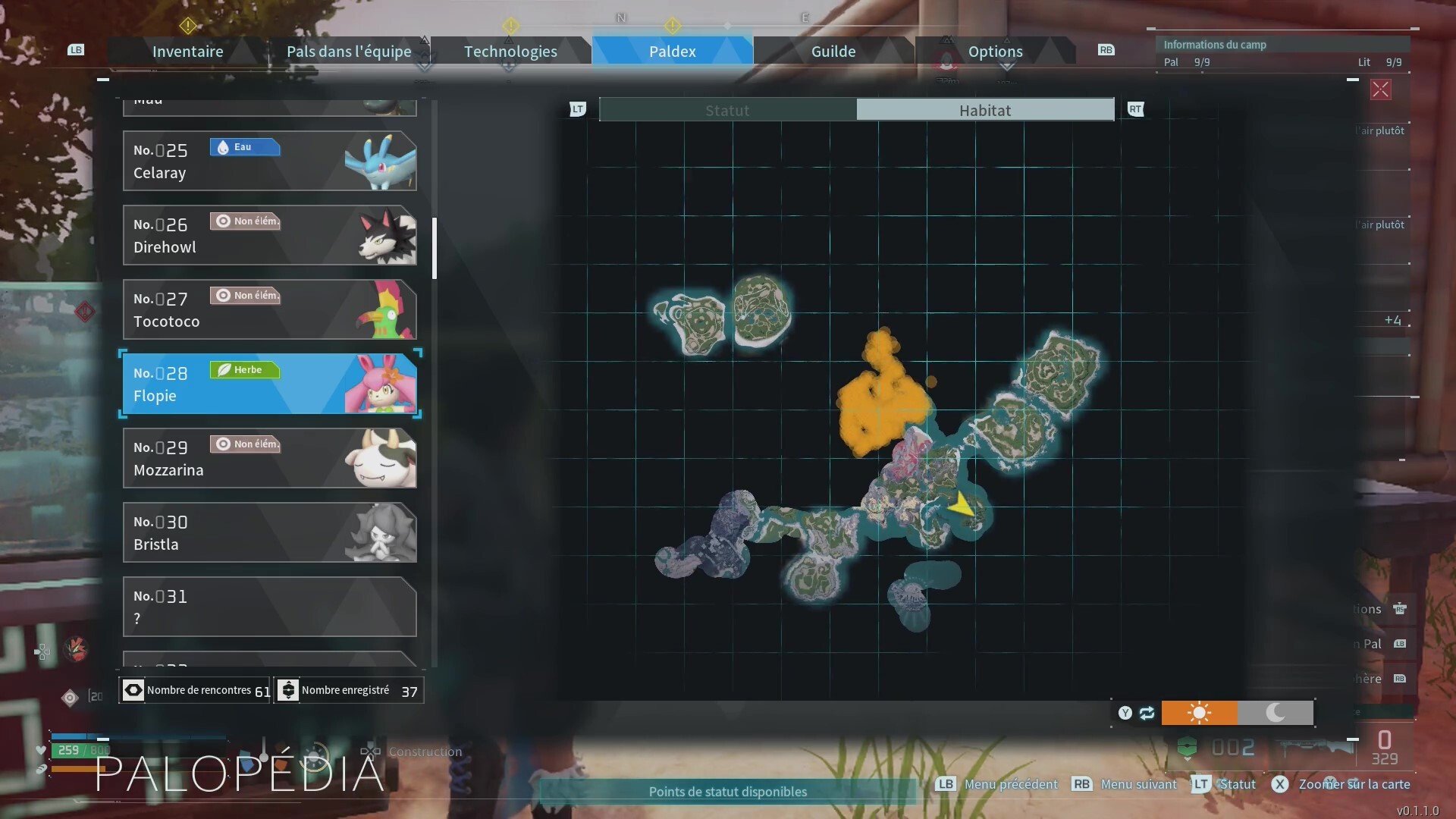This screenshot has height=819, width=1456.
Task: Switch habitat map to night mode
Action: tap(1276, 713)
